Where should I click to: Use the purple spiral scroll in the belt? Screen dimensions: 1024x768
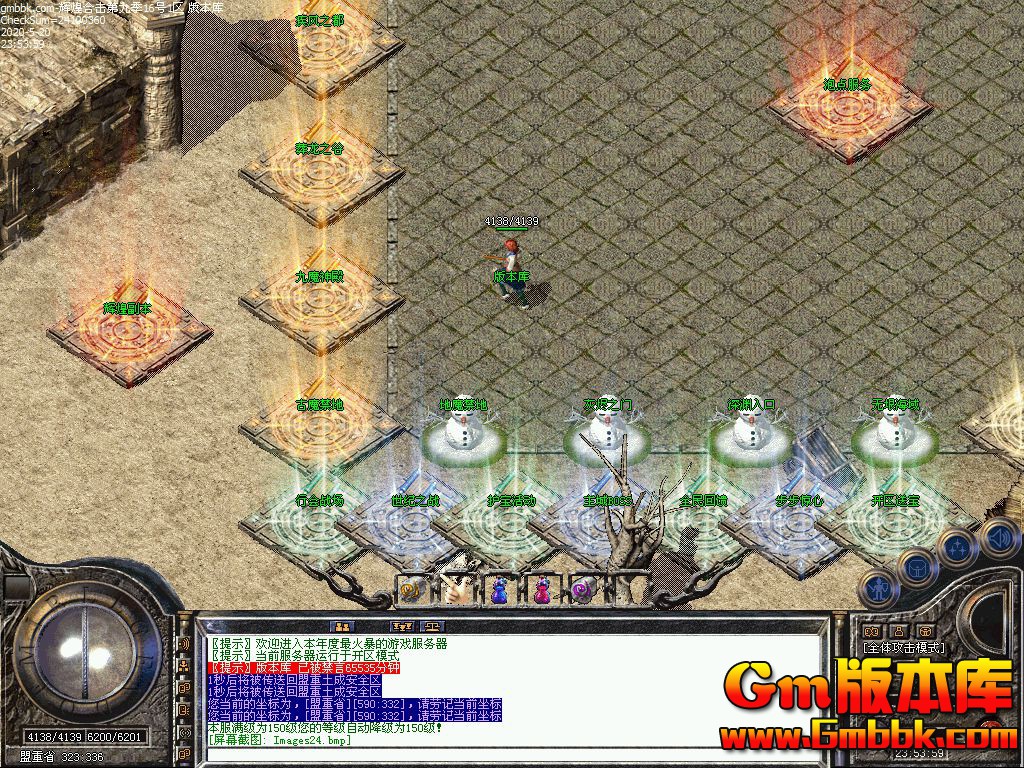pyautogui.click(x=583, y=591)
